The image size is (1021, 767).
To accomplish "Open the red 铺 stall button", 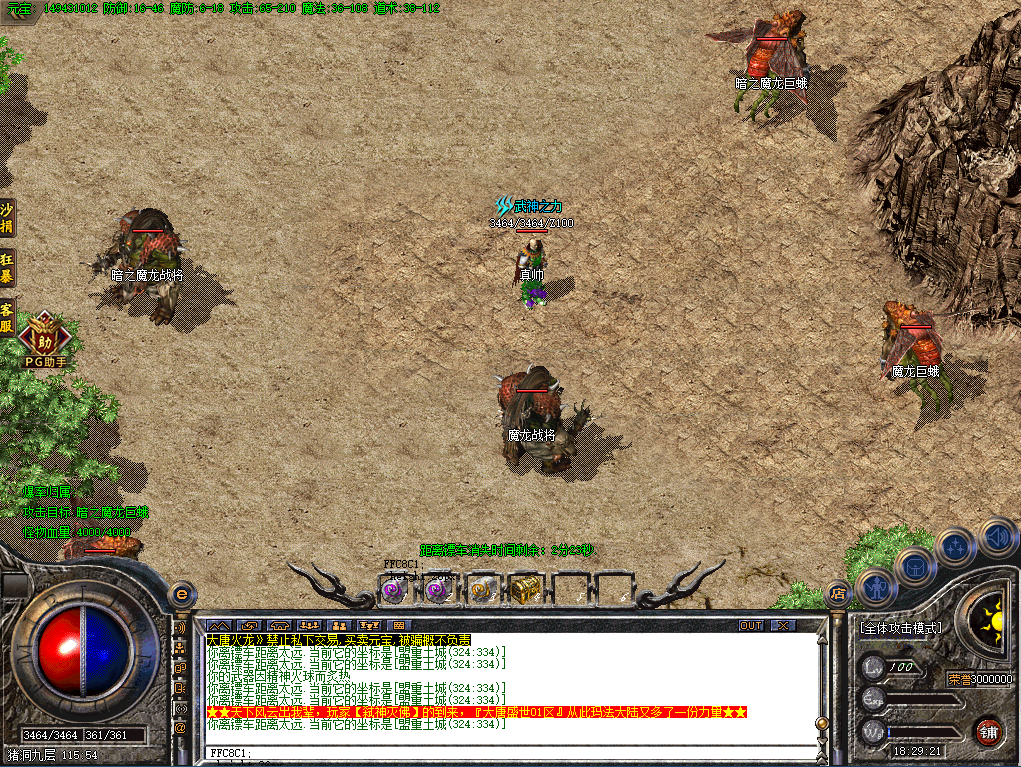I will [x=989, y=730].
